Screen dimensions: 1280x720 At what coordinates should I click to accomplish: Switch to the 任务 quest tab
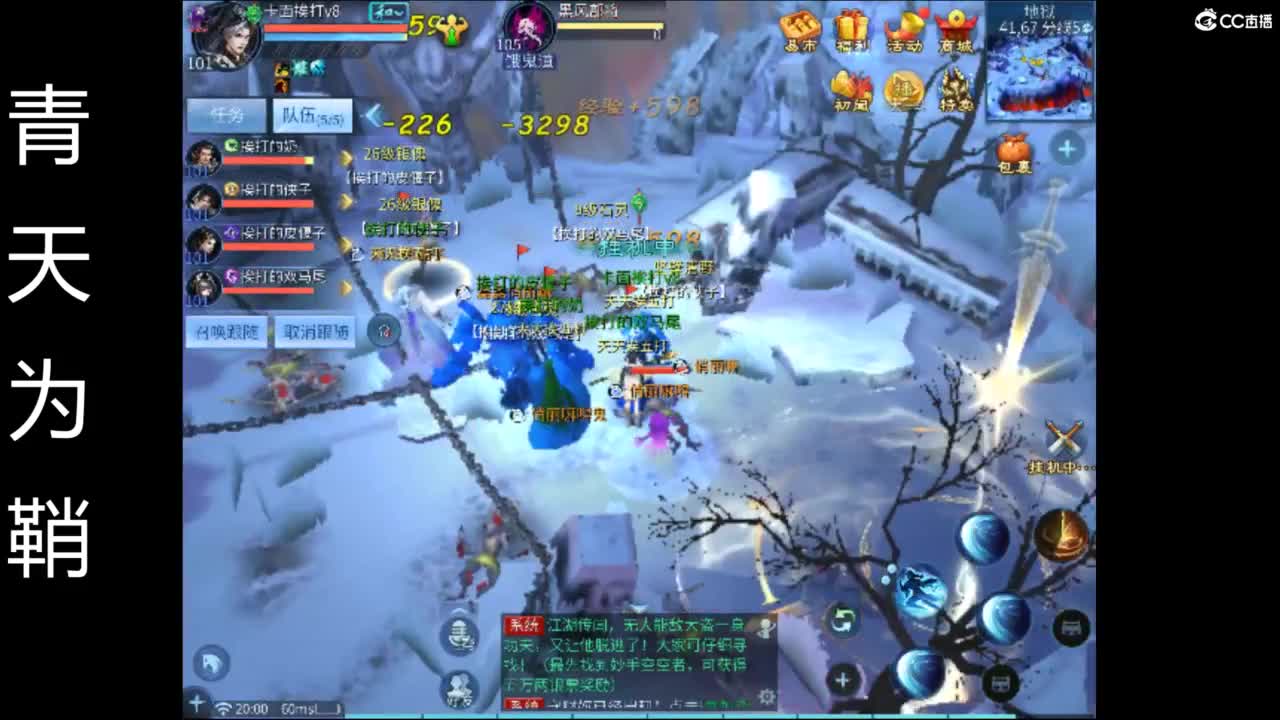coord(225,114)
